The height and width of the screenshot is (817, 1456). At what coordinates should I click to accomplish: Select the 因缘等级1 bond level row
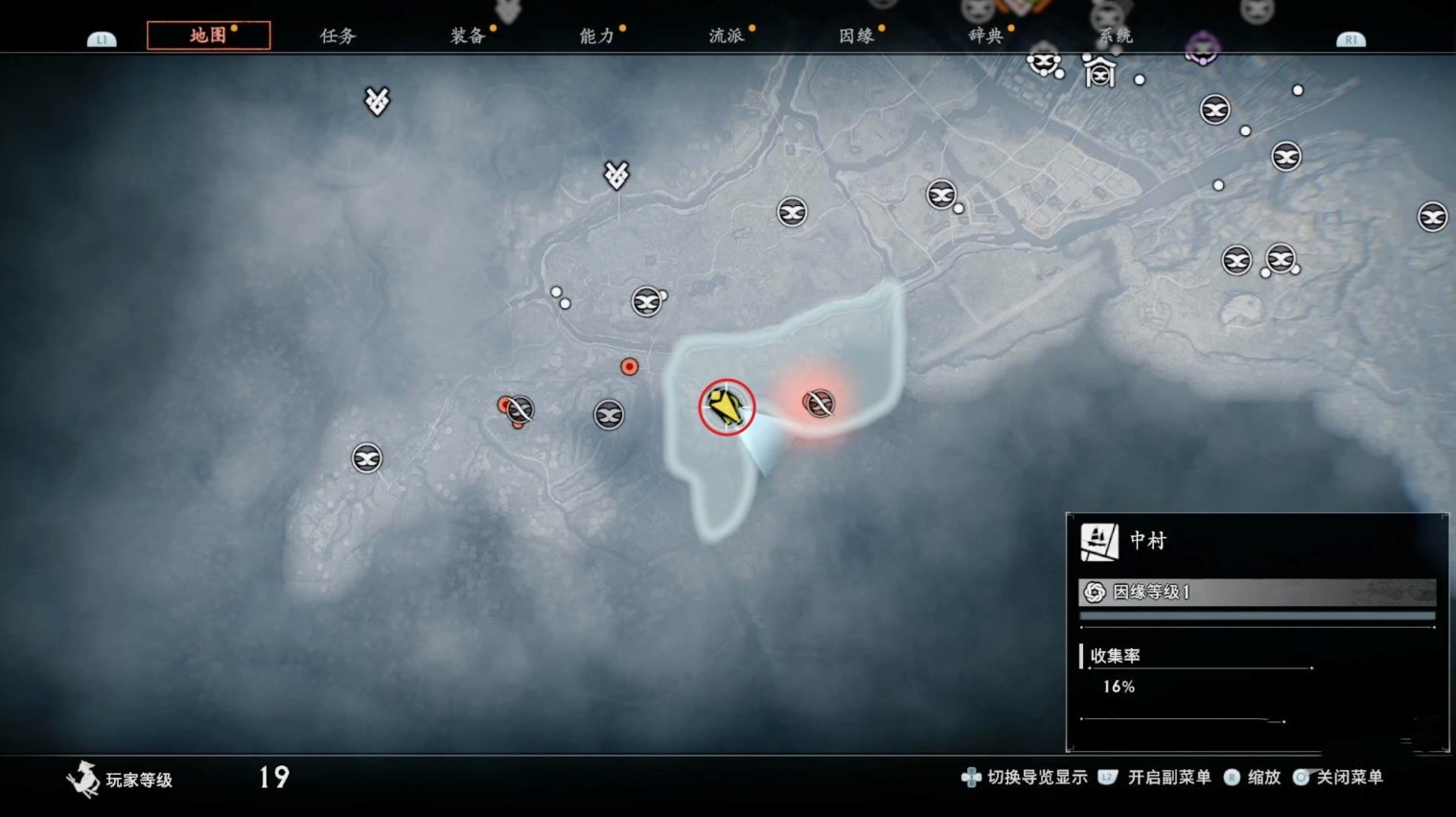click(1257, 592)
